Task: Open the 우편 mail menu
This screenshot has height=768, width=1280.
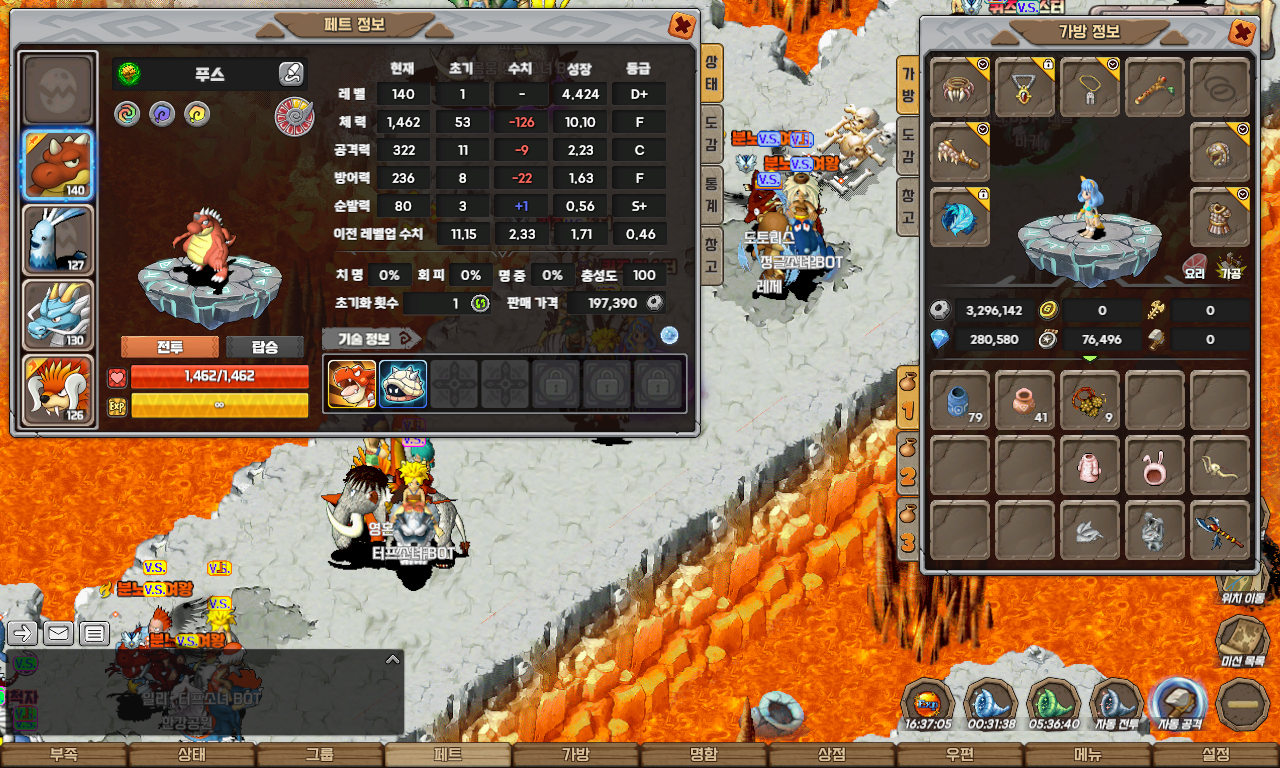Action: click(960, 755)
